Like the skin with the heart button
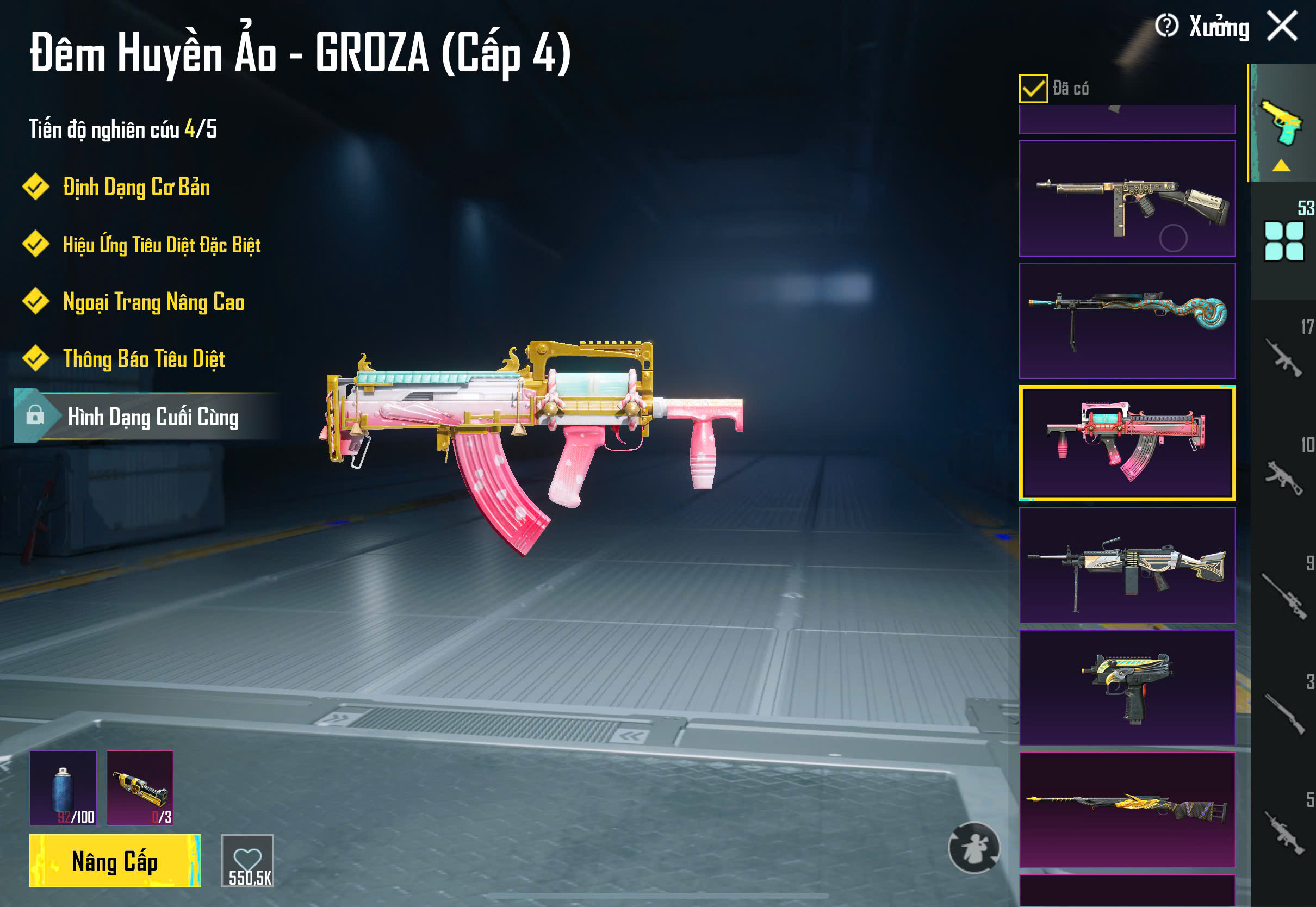This screenshot has width=1316, height=907. point(247,860)
